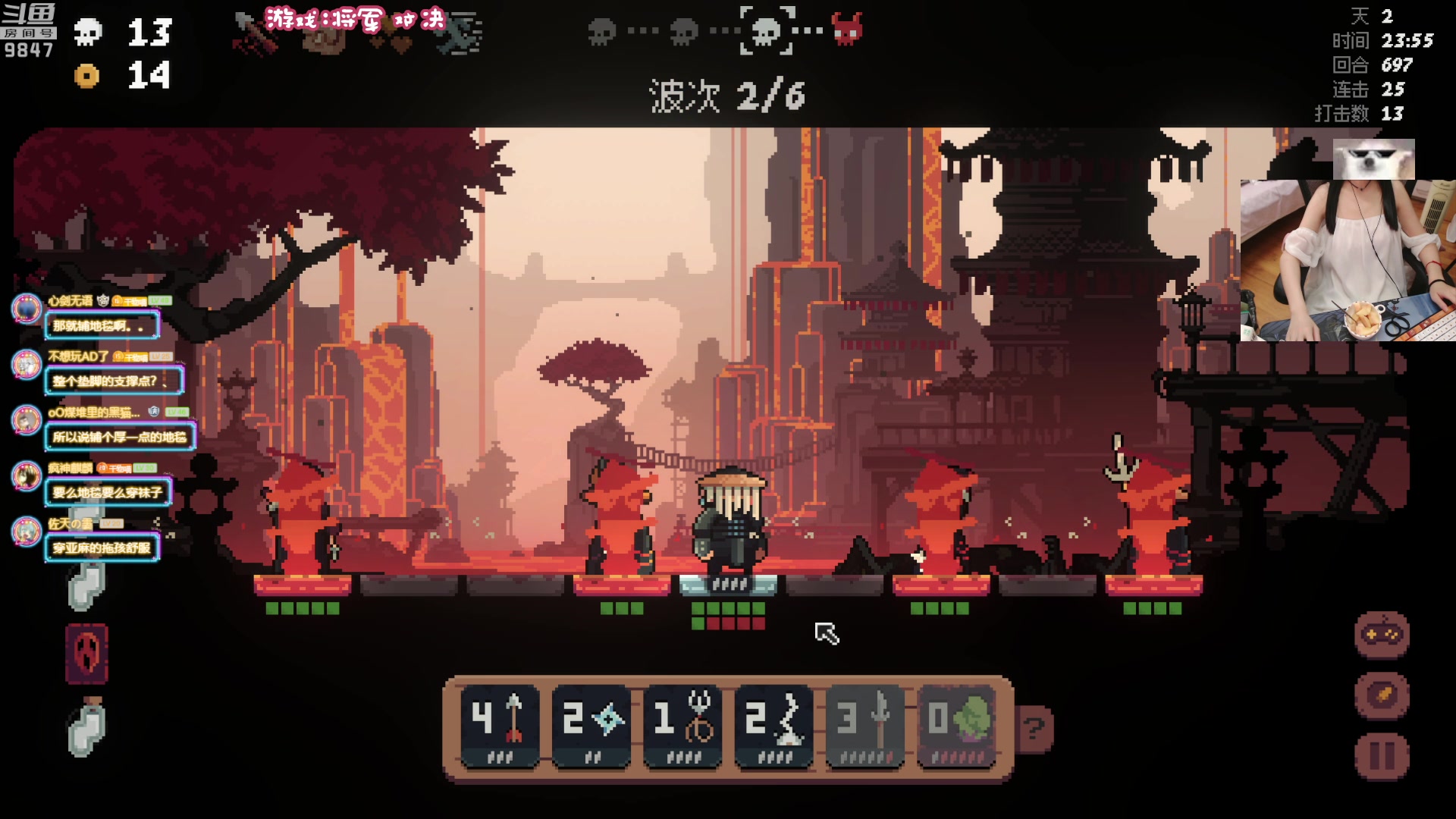Pause the game
The width and height of the screenshot is (1456, 819).
point(1382,756)
